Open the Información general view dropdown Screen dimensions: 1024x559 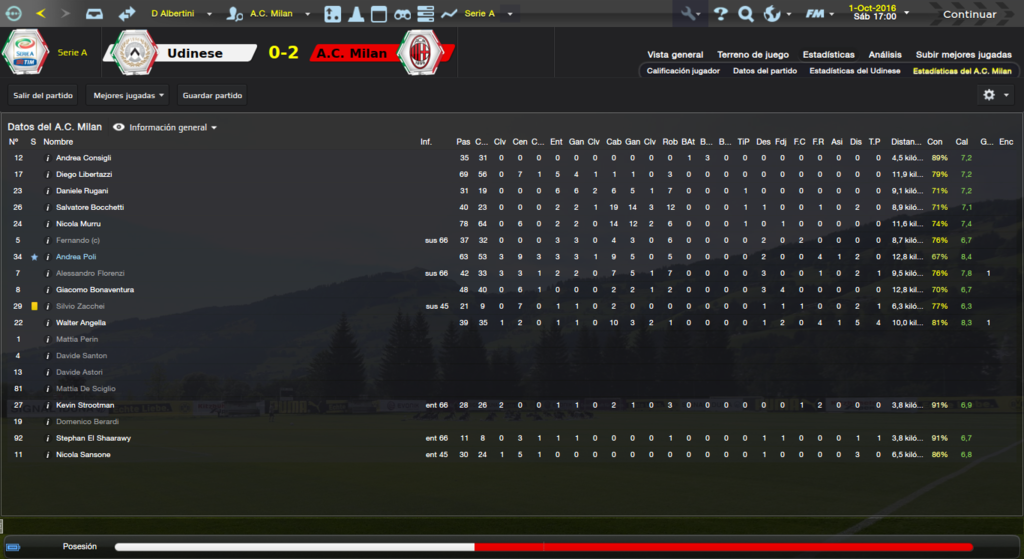pyautogui.click(x=166, y=128)
